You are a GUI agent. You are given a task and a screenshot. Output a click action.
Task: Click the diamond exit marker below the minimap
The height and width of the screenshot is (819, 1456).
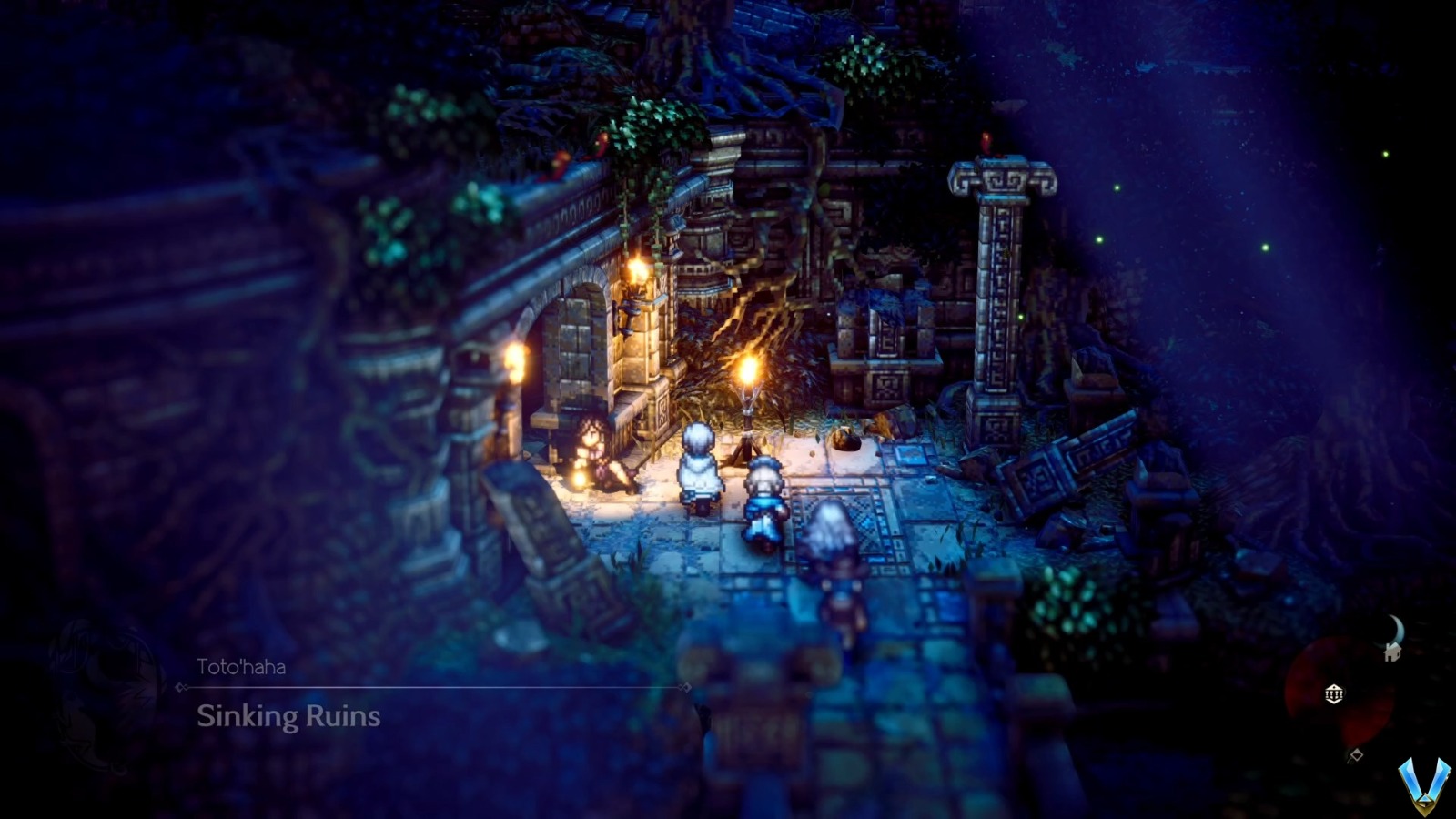(x=1356, y=753)
